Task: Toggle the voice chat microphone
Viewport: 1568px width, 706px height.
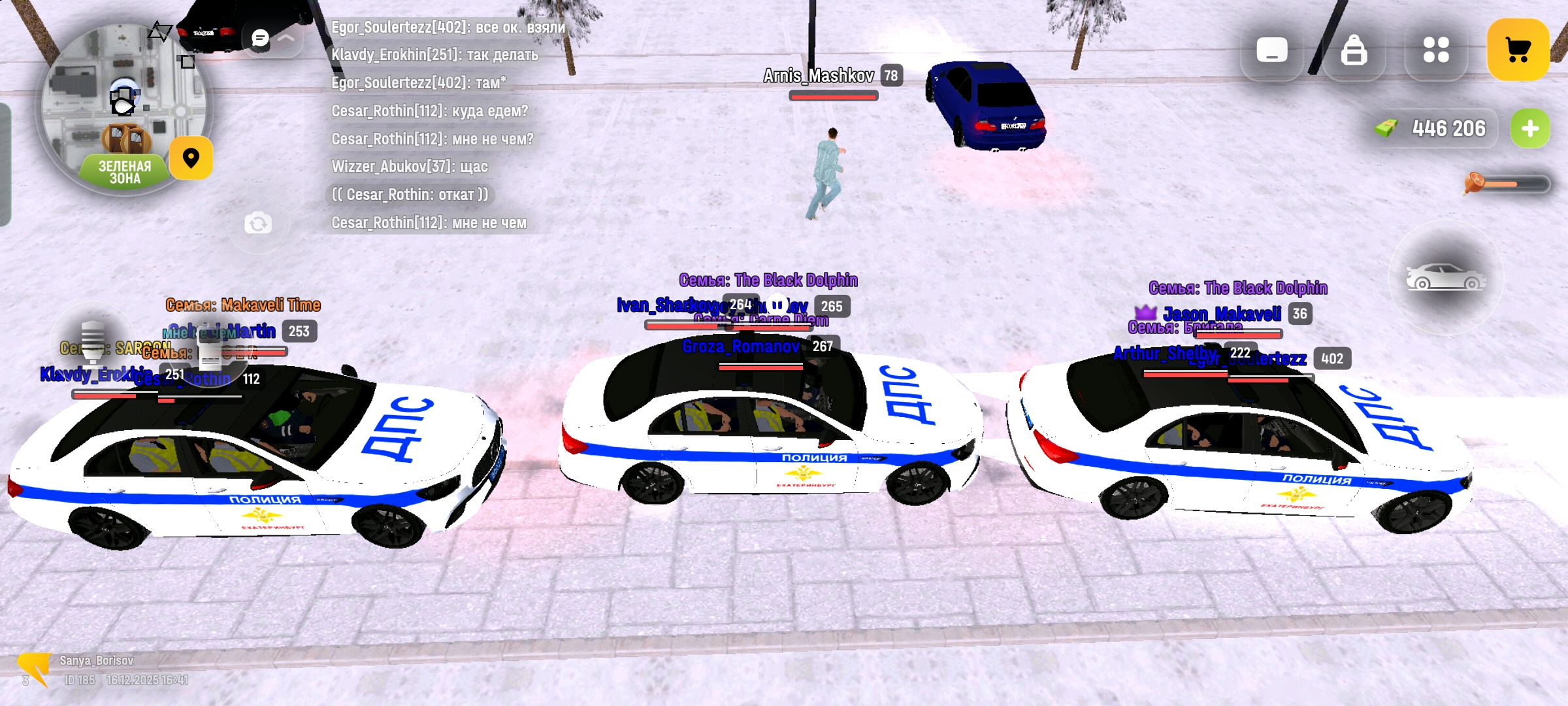Action: click(92, 341)
